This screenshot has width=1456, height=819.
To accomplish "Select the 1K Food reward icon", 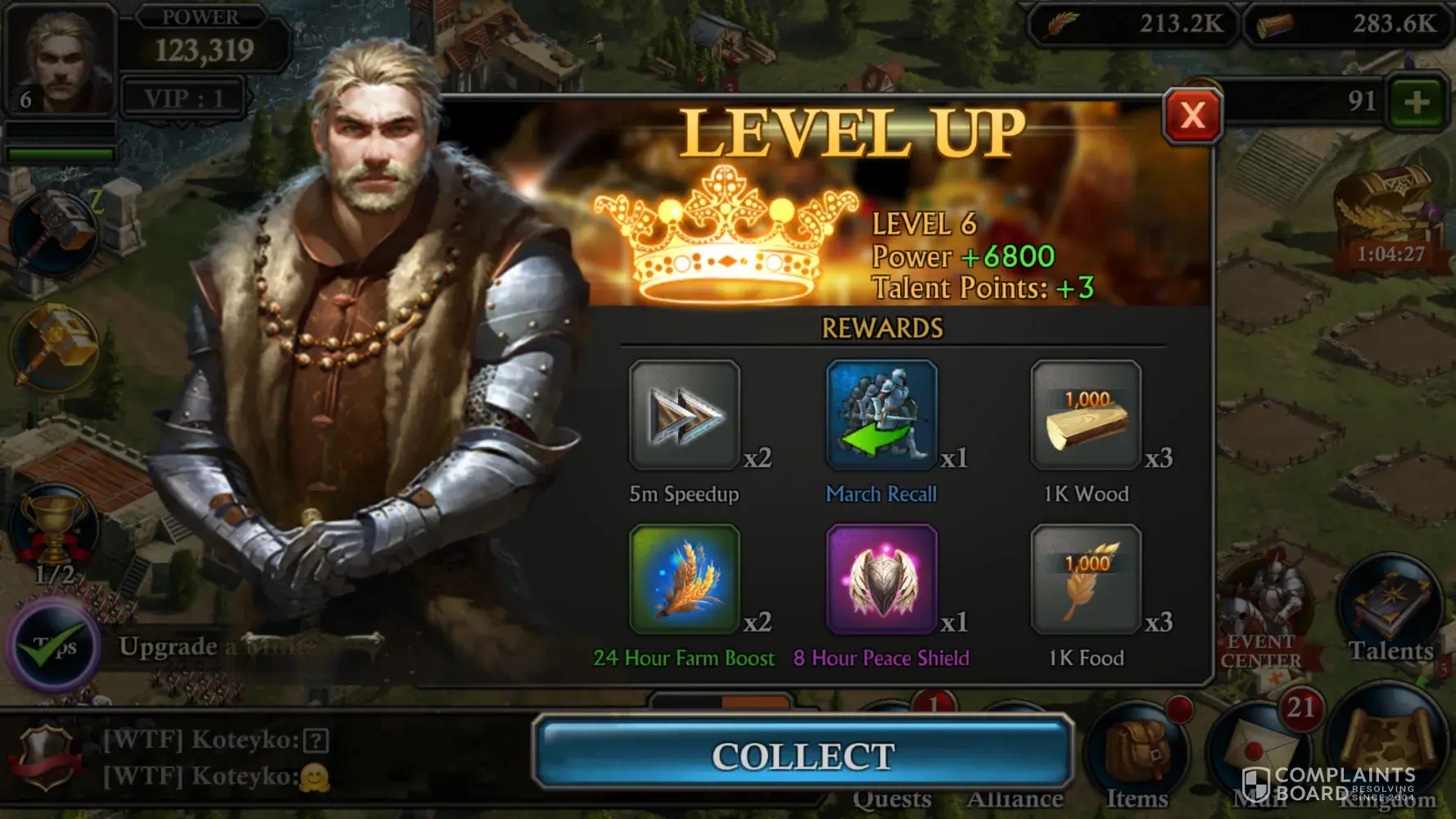I will point(1086,580).
